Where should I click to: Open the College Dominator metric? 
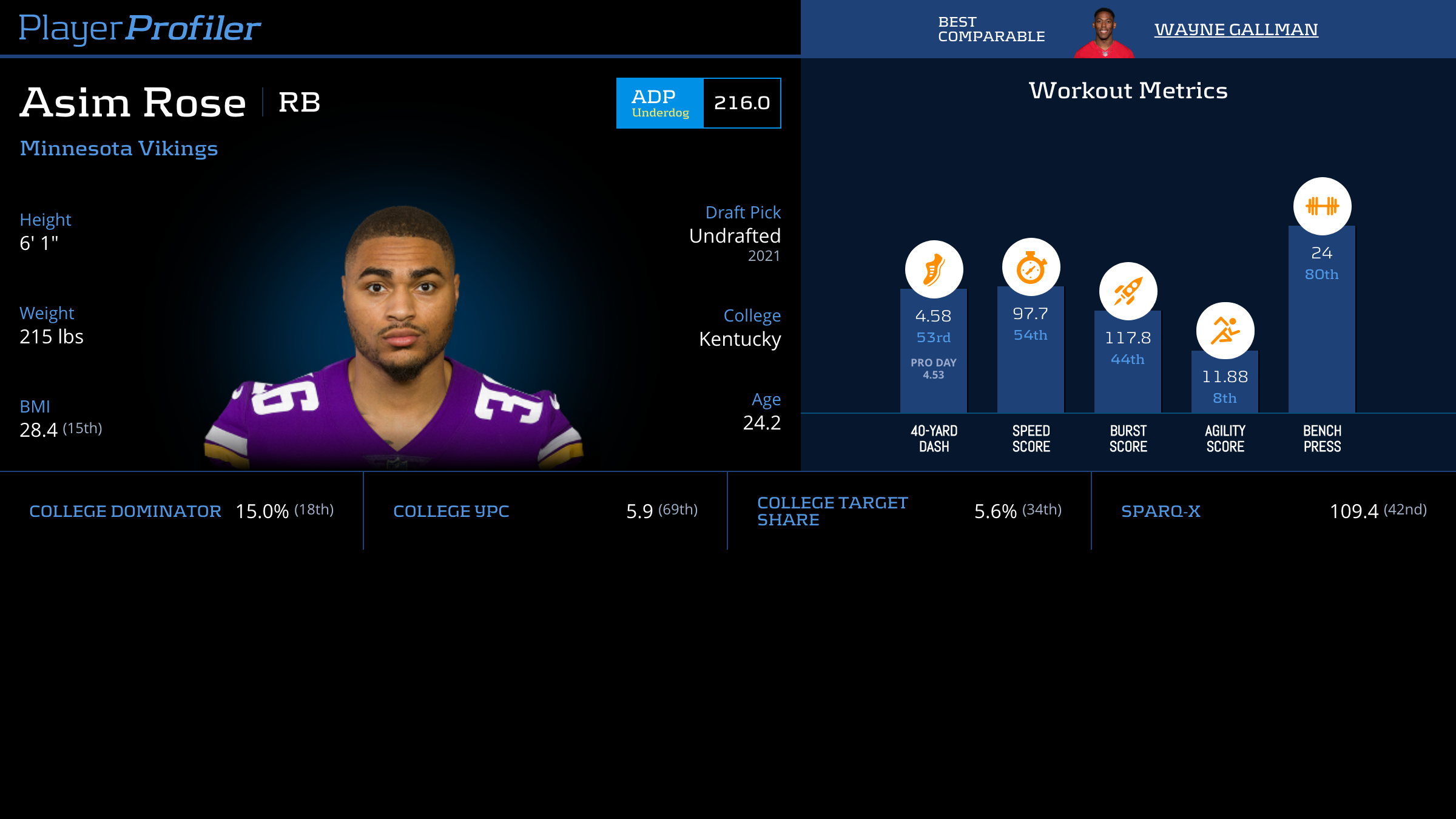click(x=125, y=511)
